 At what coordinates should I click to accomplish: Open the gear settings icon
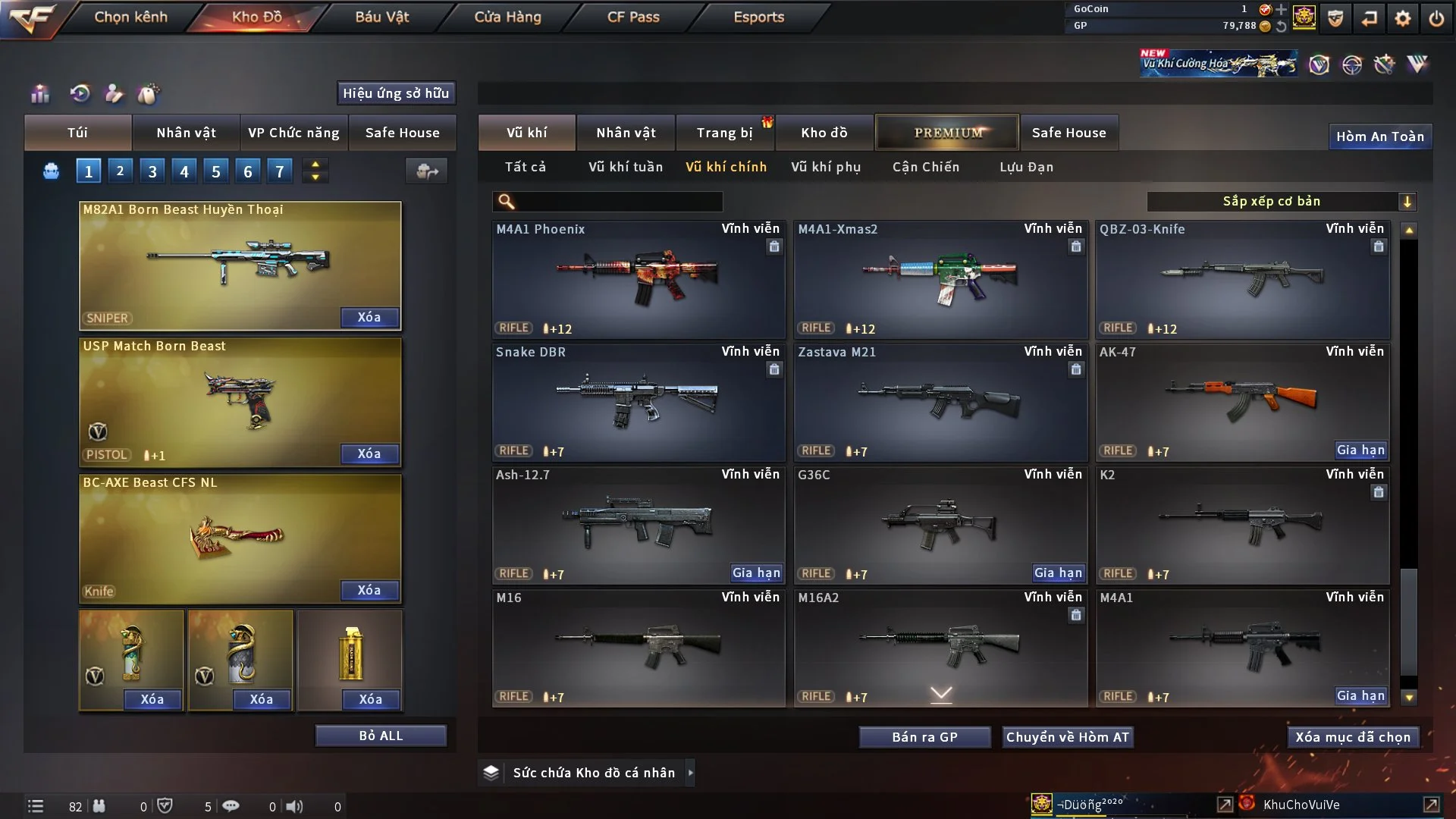coord(1403,18)
